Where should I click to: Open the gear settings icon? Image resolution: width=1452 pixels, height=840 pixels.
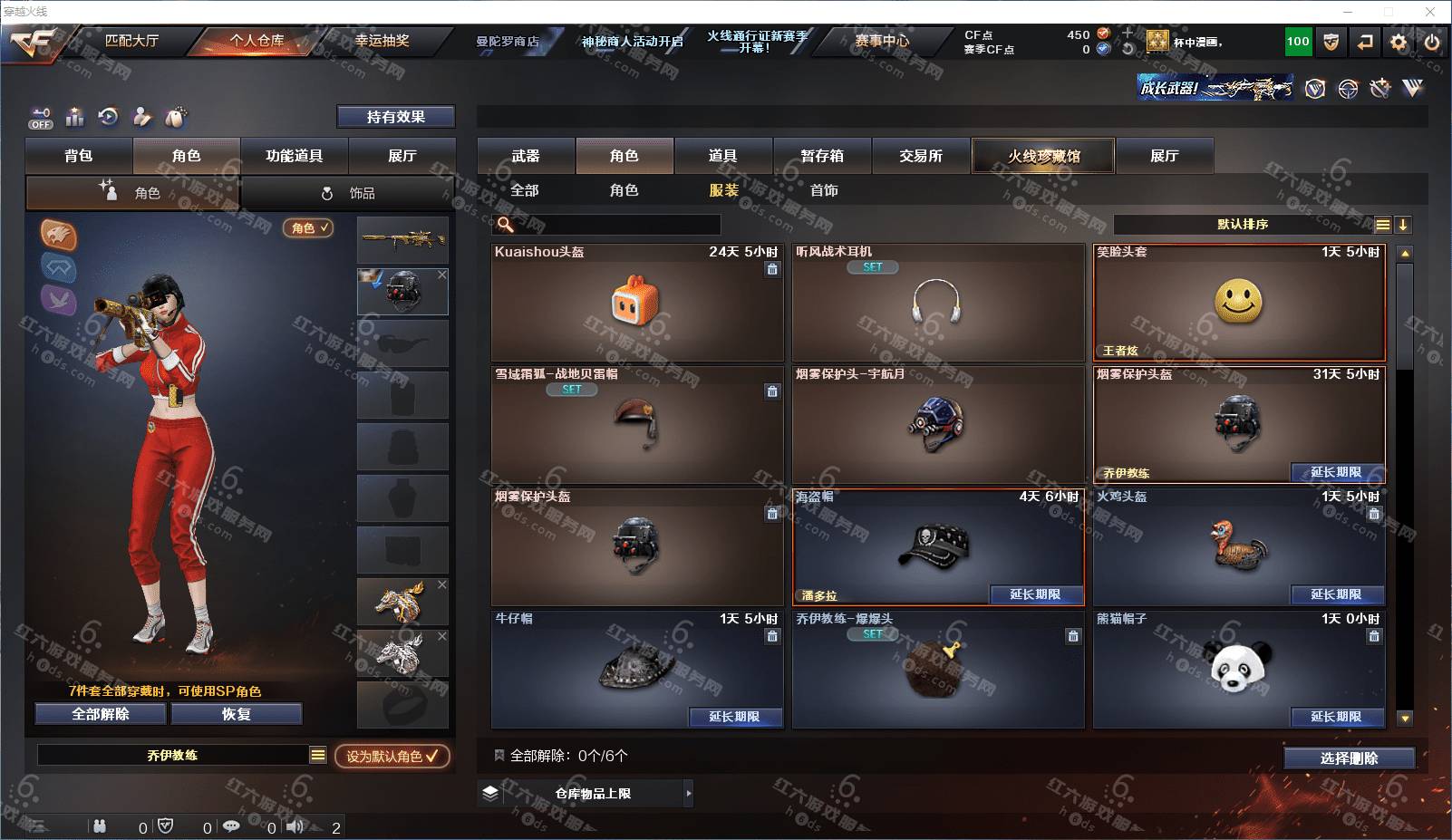(1399, 42)
